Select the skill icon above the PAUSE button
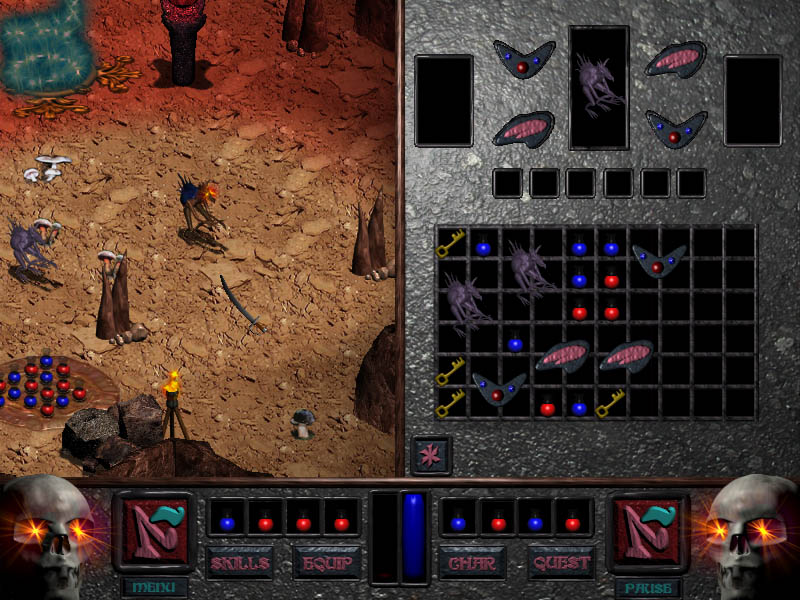This screenshot has height=600, width=800. pyautogui.click(x=648, y=532)
